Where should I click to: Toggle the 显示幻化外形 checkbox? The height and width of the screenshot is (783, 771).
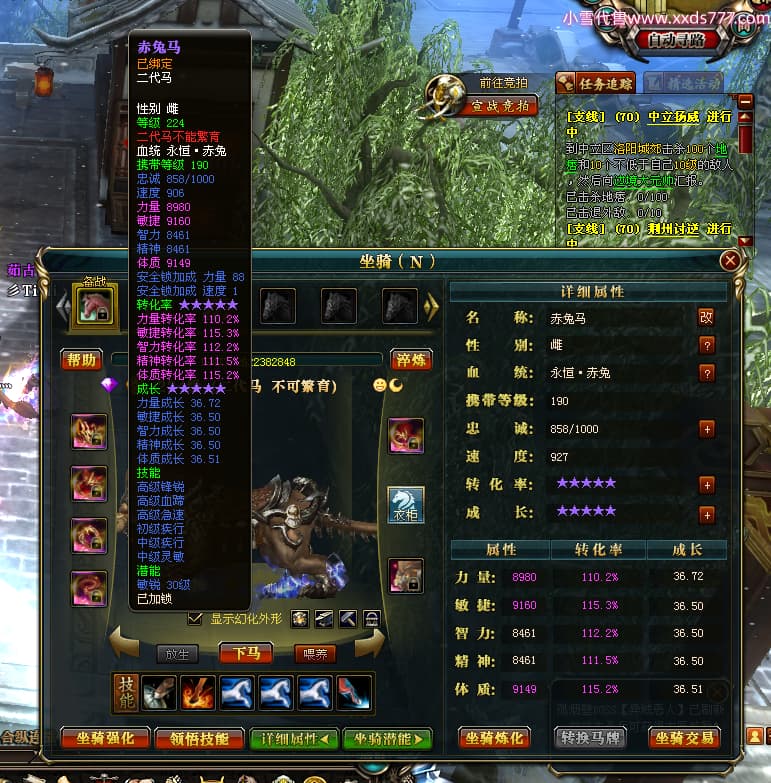coord(195,618)
